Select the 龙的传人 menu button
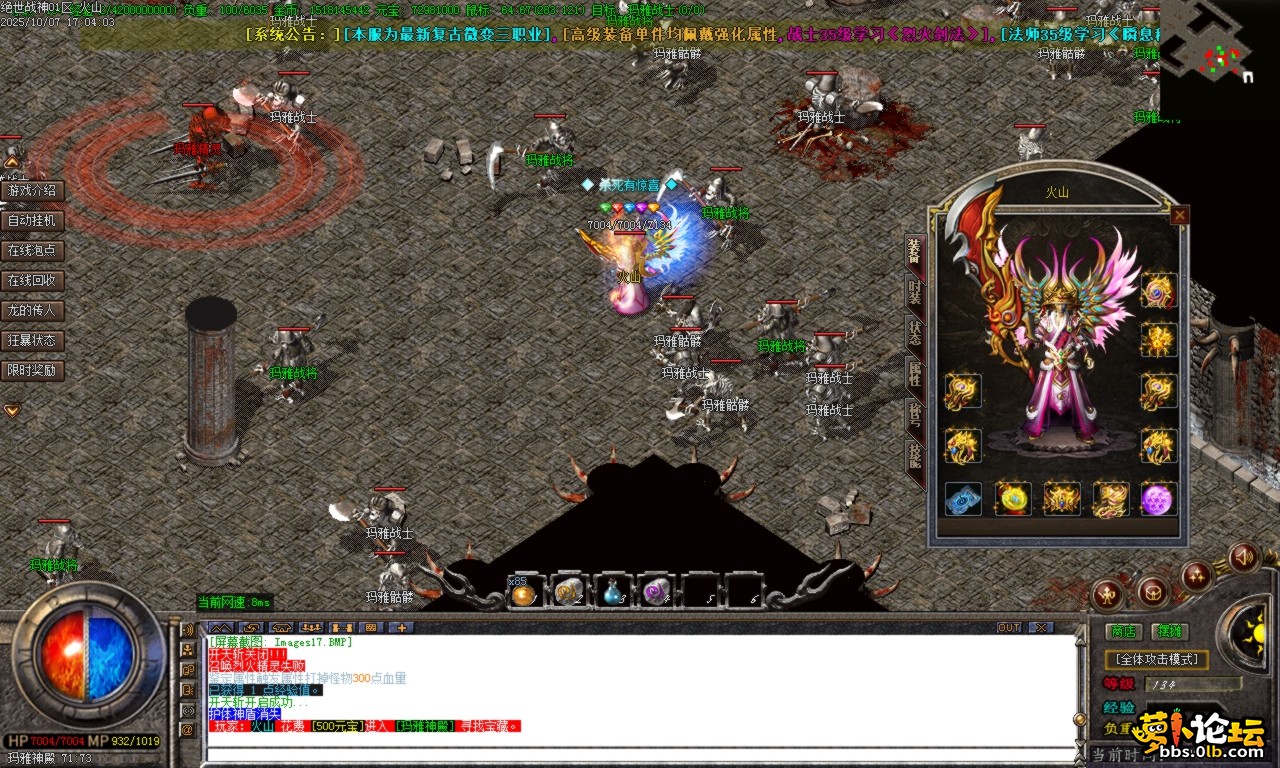 (x=33, y=311)
